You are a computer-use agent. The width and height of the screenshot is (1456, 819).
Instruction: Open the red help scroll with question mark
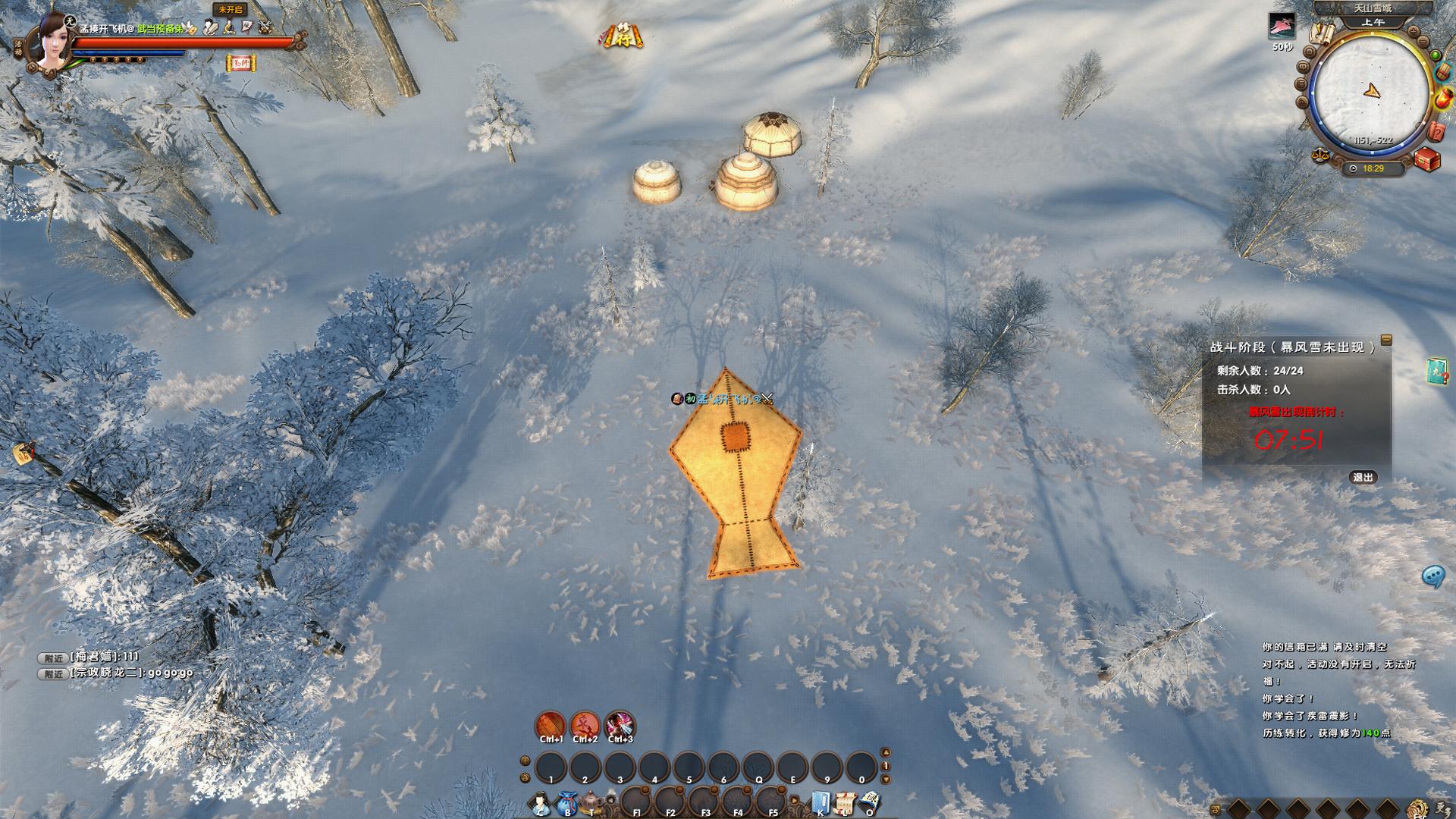tap(1436, 130)
